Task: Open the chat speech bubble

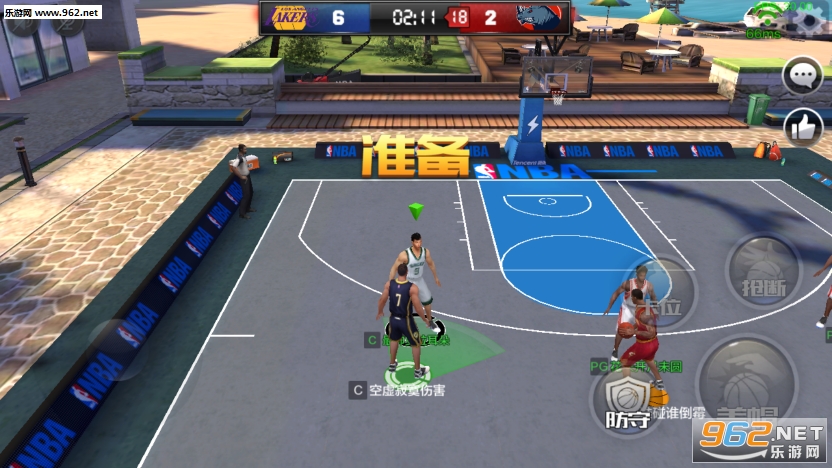Action: click(x=802, y=75)
